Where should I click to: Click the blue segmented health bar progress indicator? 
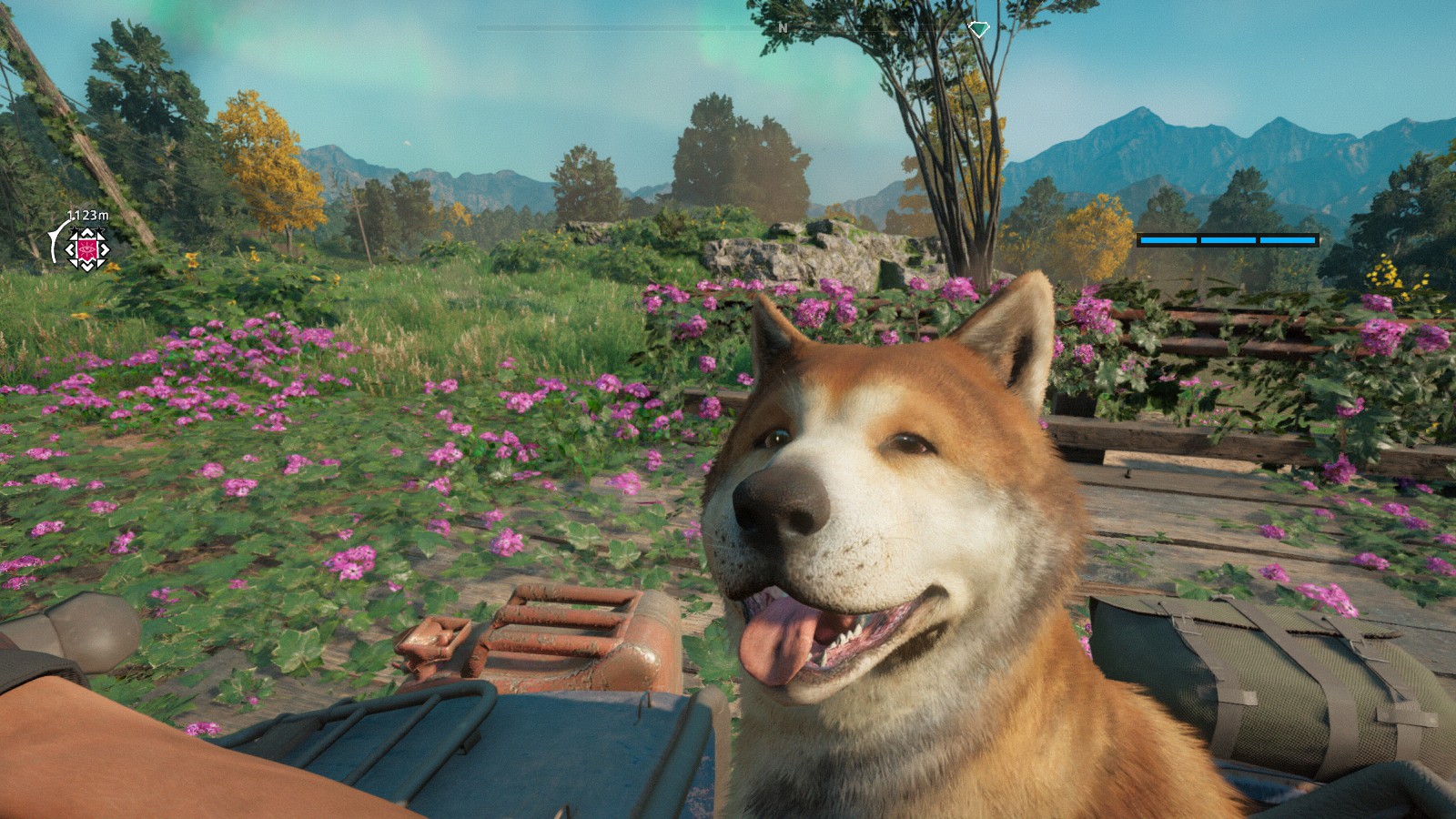[x=1227, y=238]
